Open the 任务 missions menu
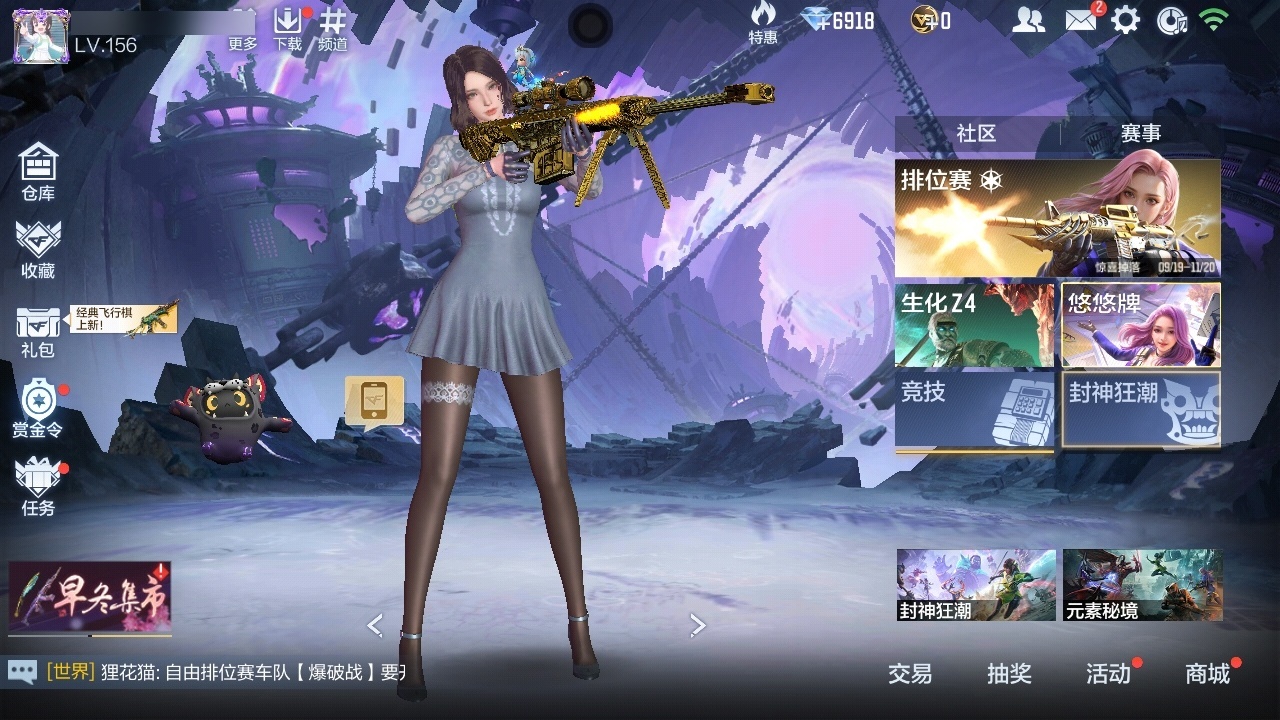 point(38,486)
